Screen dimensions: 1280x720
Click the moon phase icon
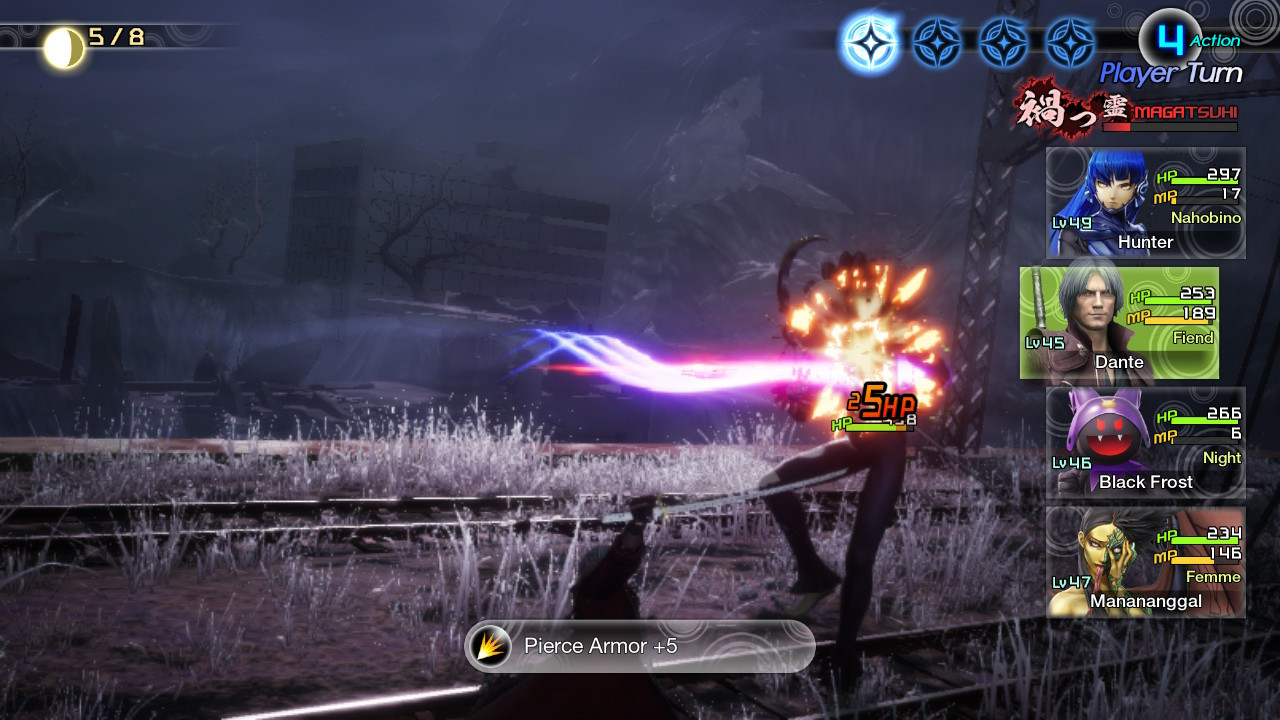tap(64, 47)
